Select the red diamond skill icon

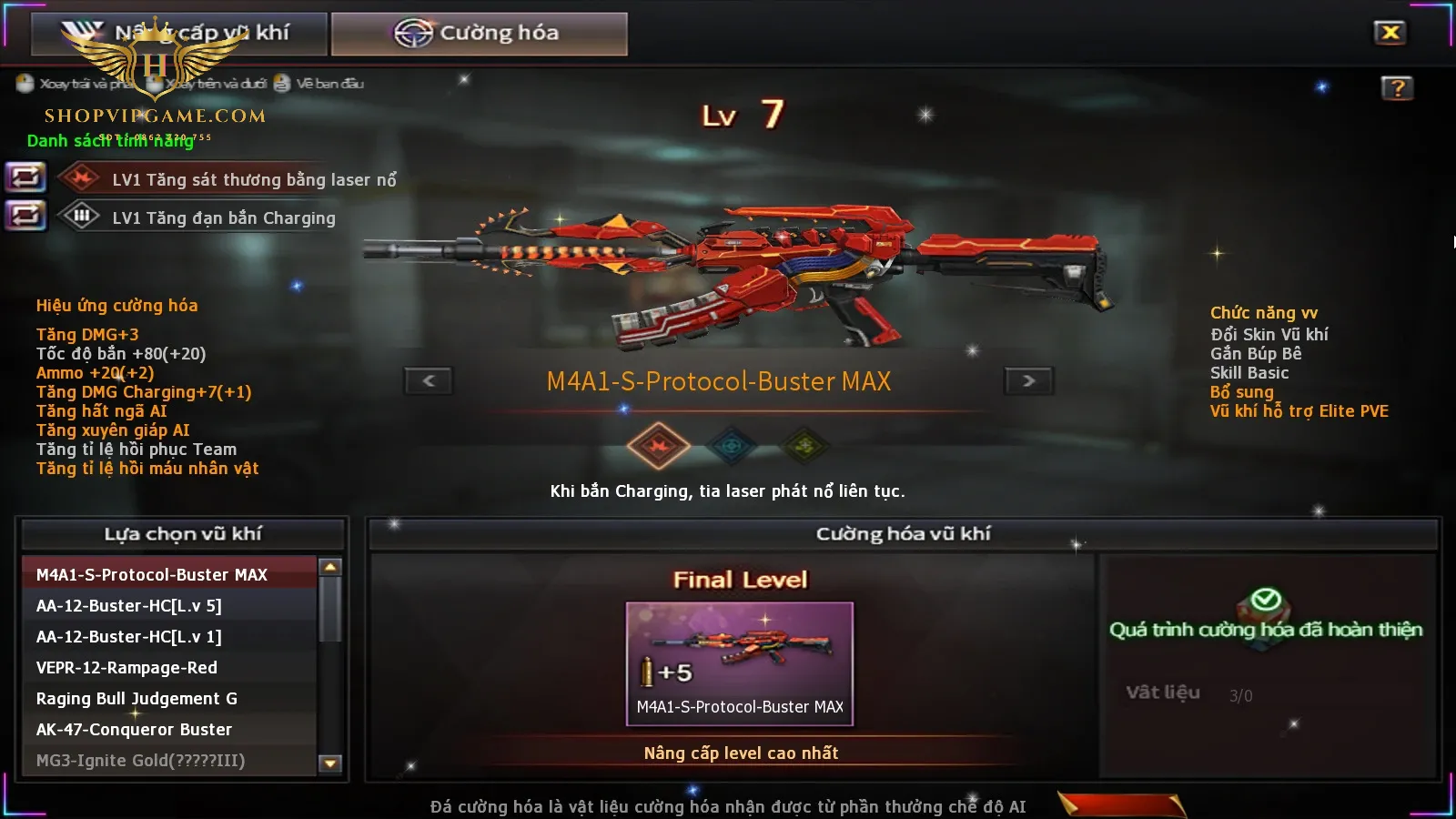(x=658, y=446)
